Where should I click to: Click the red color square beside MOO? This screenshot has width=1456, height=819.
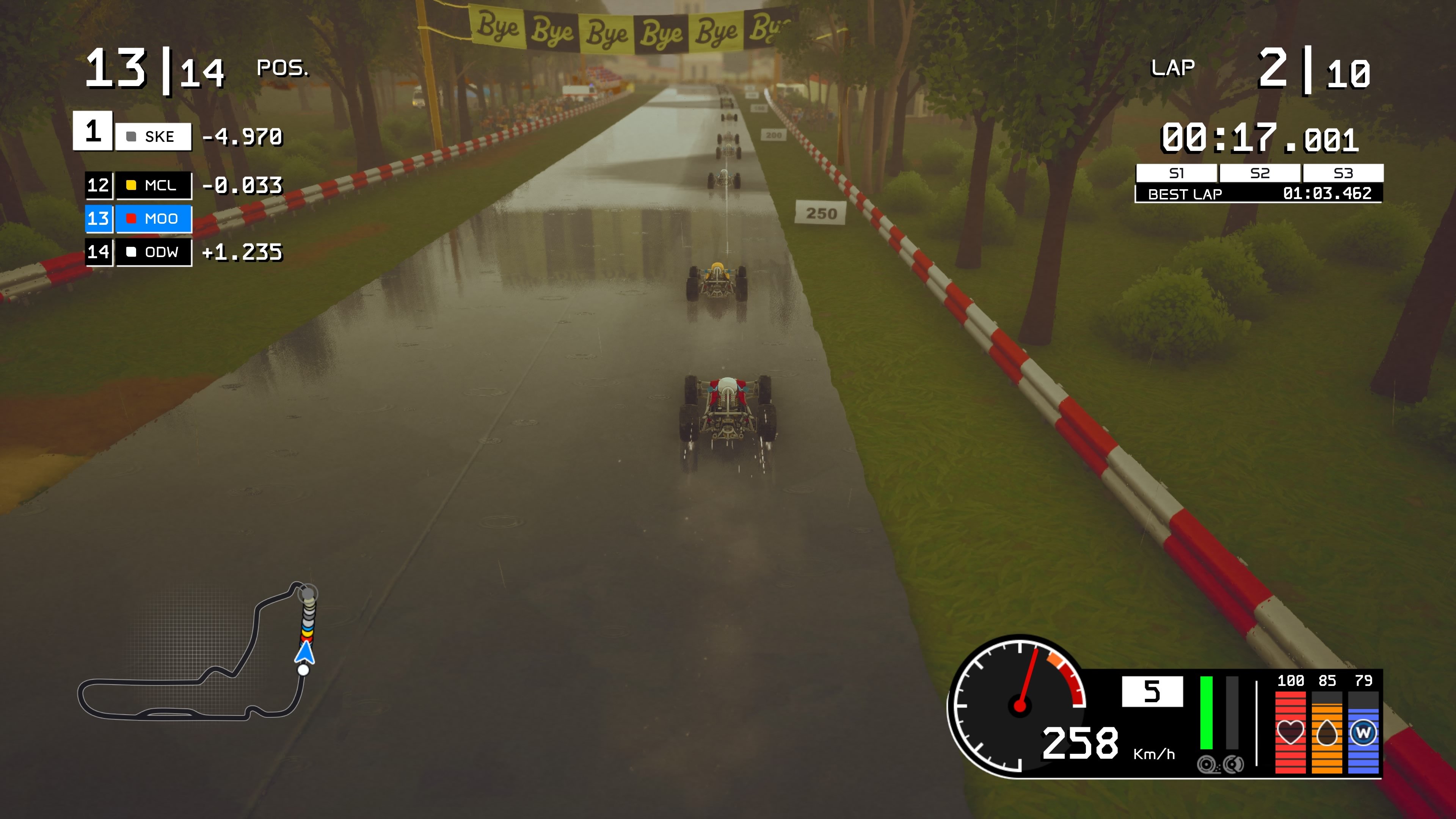point(133,219)
